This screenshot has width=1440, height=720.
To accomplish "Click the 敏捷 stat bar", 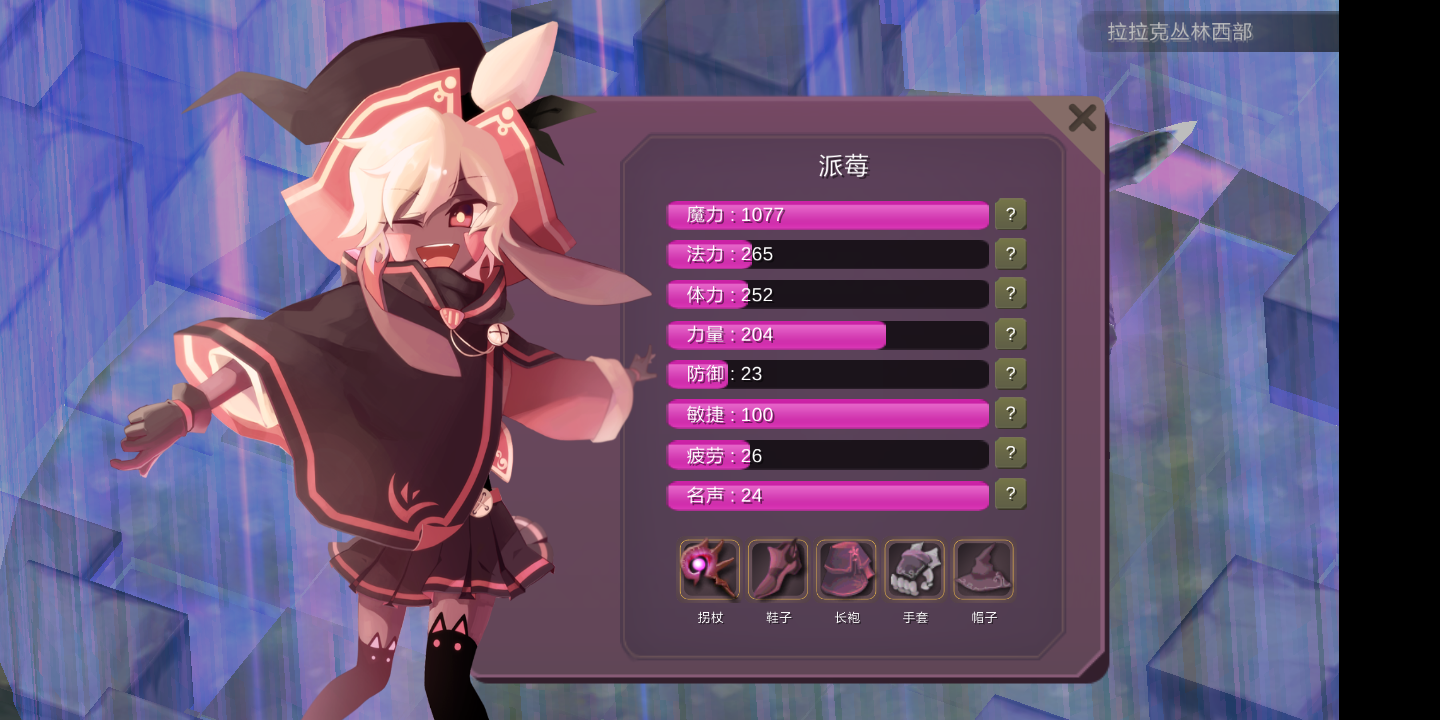I will [827, 414].
